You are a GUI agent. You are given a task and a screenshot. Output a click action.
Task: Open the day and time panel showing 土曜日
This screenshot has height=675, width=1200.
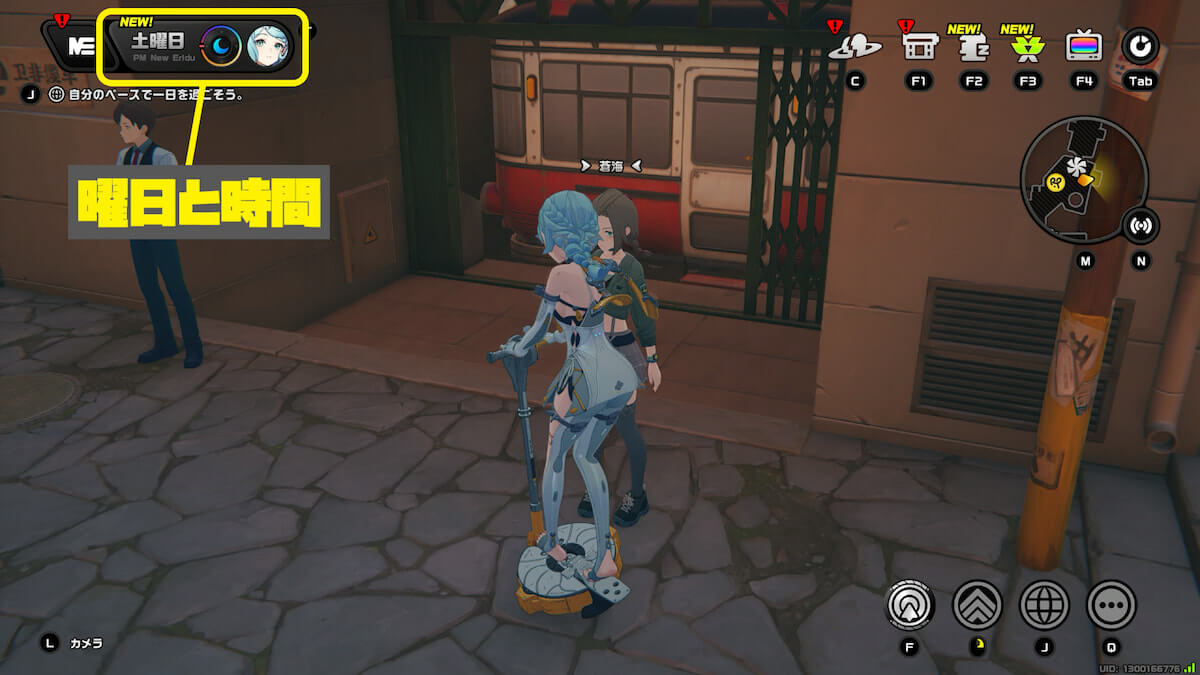coord(158,46)
